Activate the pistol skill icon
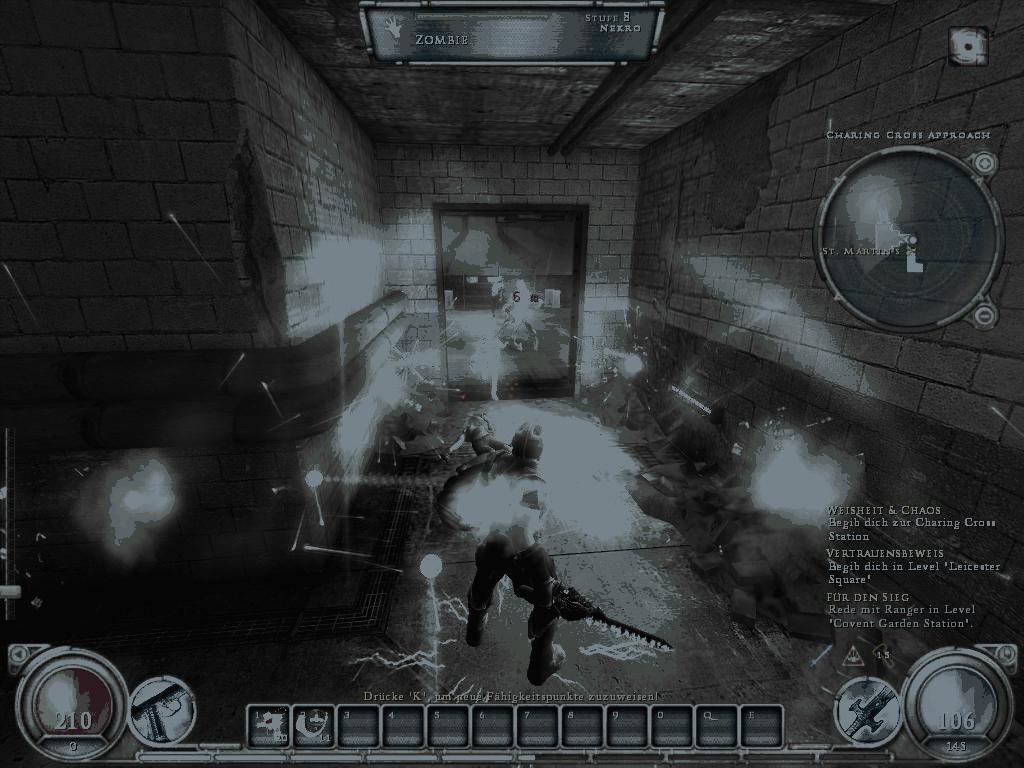Image resolution: width=1024 pixels, height=768 pixels. click(x=163, y=711)
